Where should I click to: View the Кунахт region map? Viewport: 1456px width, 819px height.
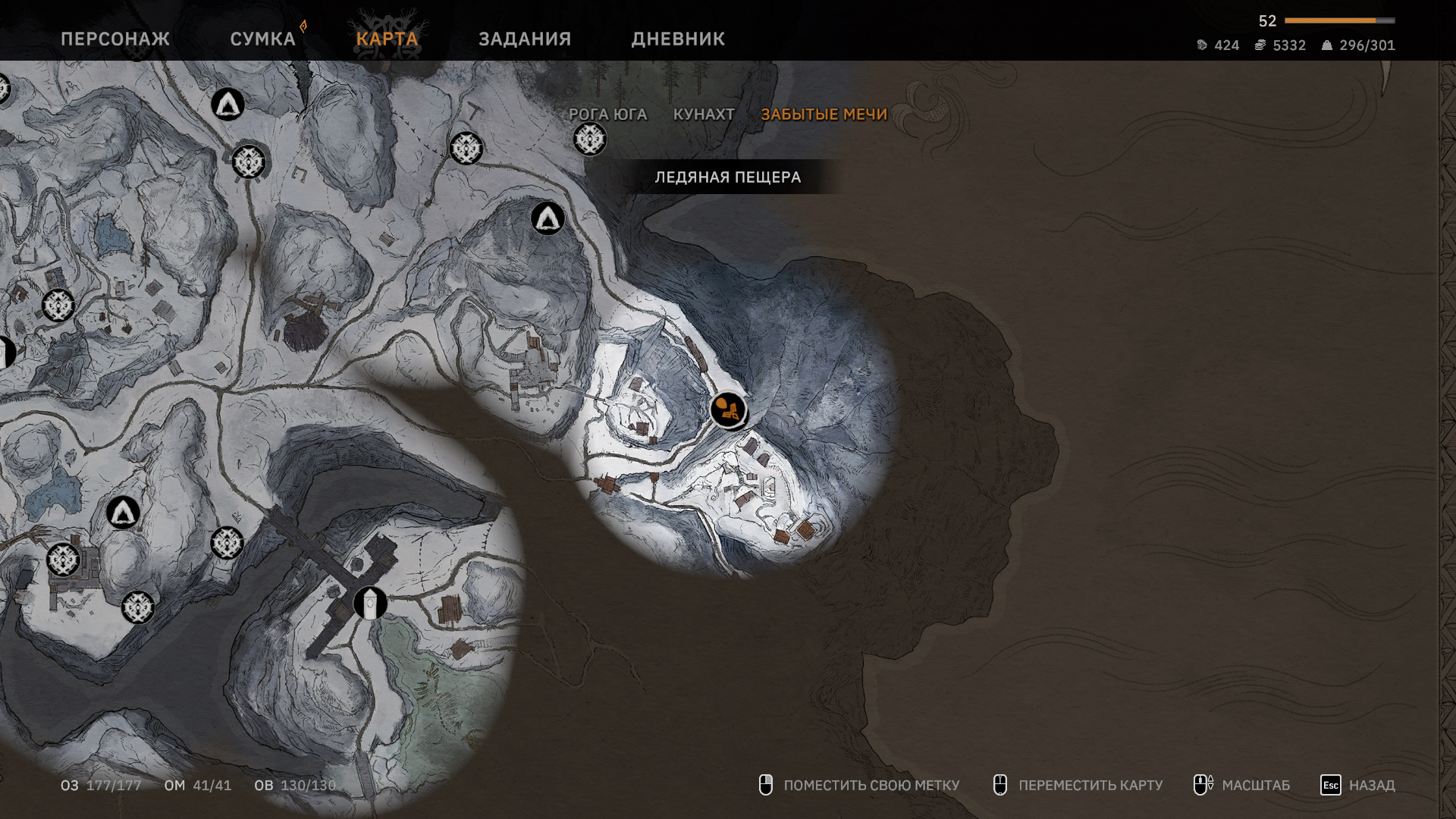coord(704,115)
